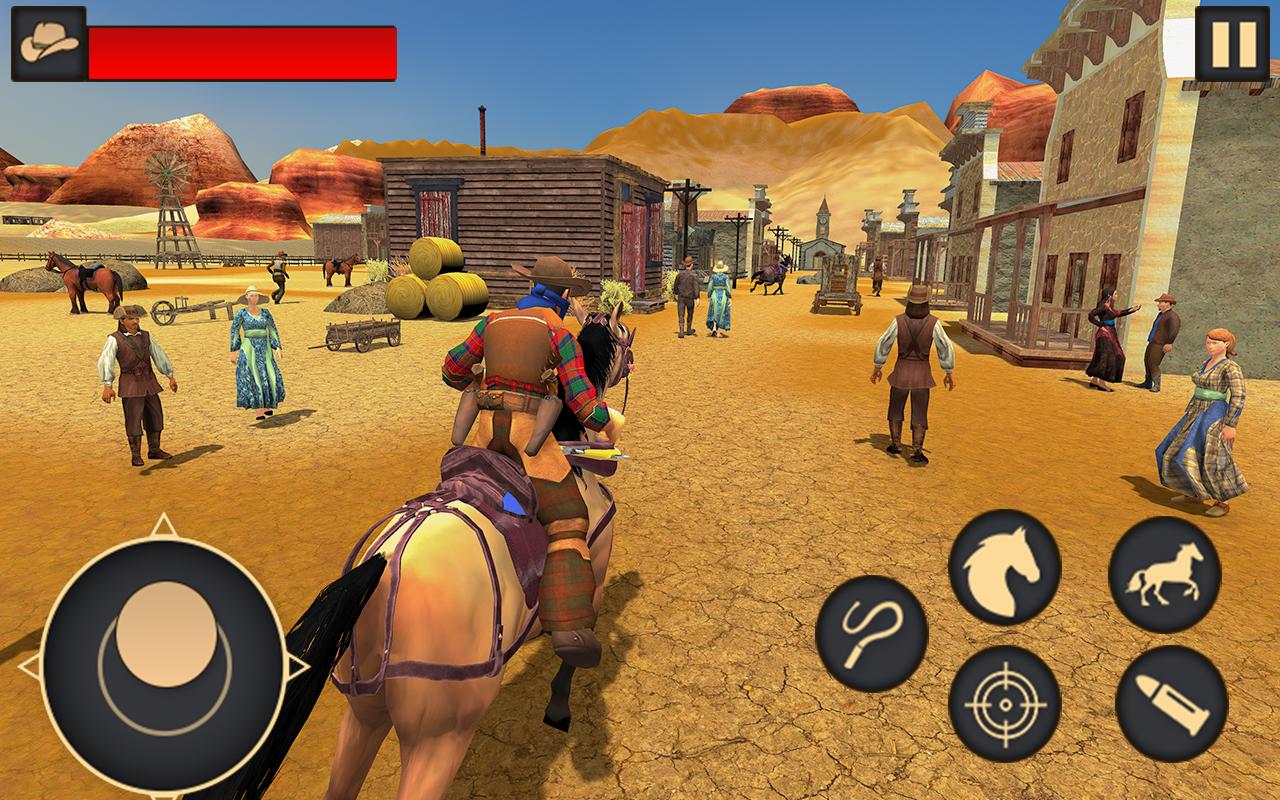This screenshot has height=800, width=1280.
Task: Tap the horse head button
Action: pyautogui.click(x=1004, y=567)
